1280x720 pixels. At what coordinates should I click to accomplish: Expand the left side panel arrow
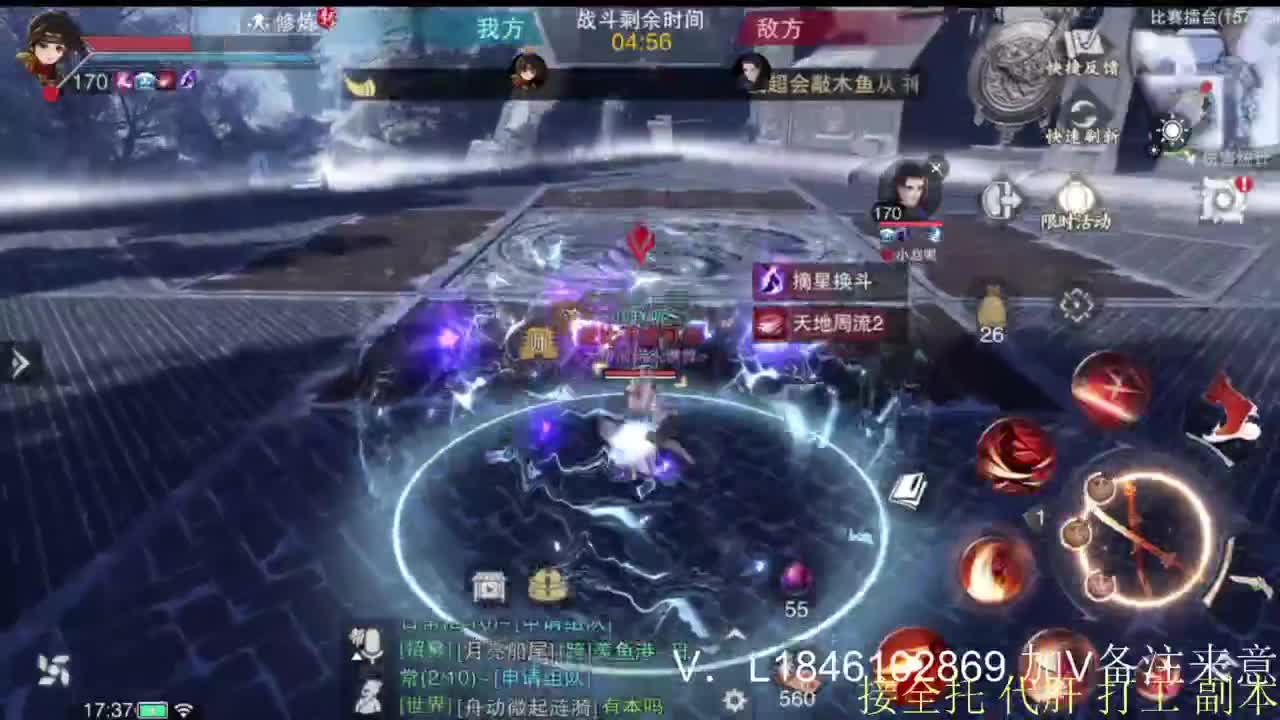tap(20, 363)
